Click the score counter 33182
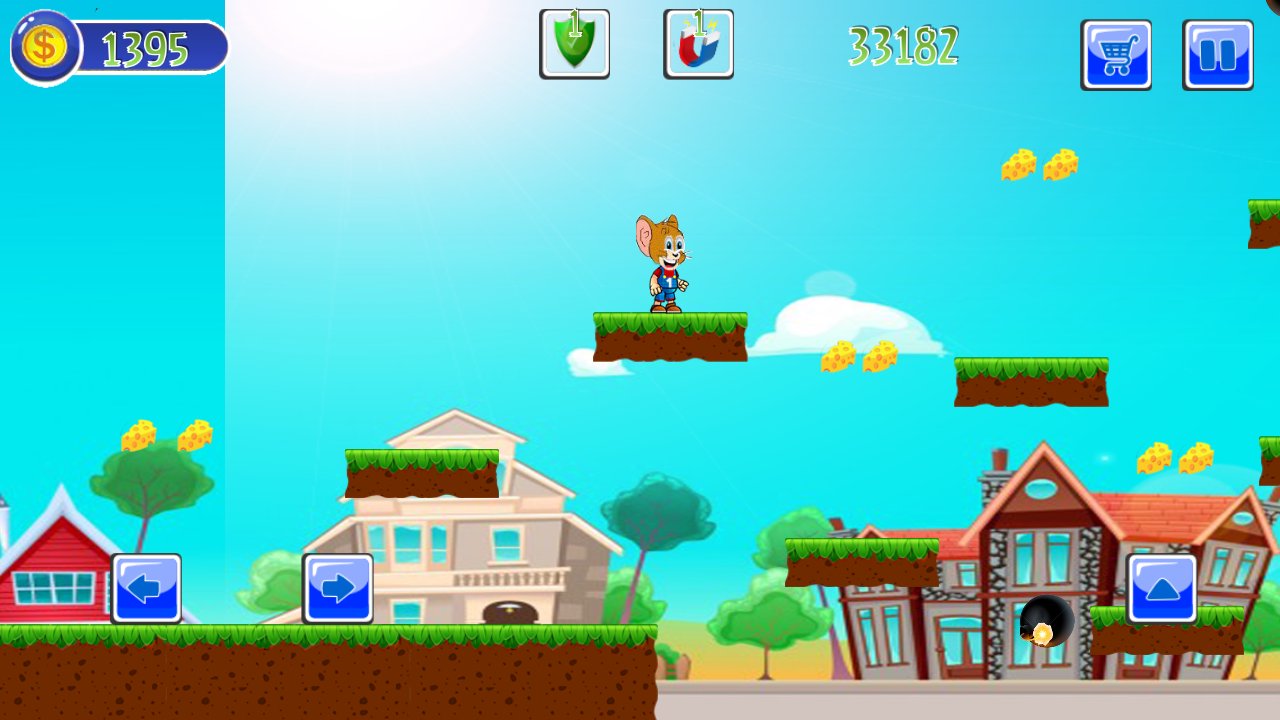The width and height of the screenshot is (1280, 720). coord(903,45)
